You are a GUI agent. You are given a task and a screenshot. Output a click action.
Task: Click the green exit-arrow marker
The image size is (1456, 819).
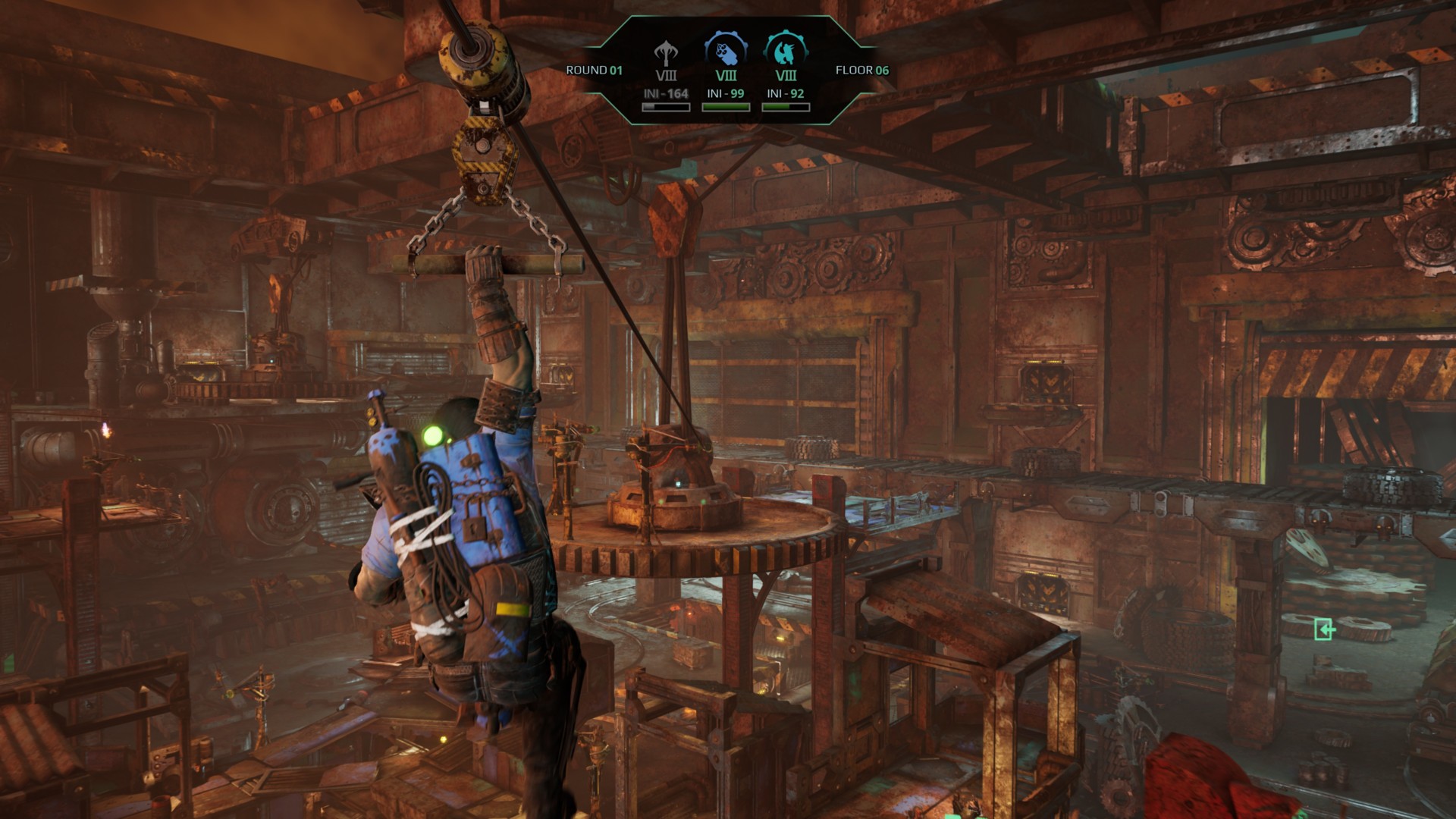tap(1324, 629)
